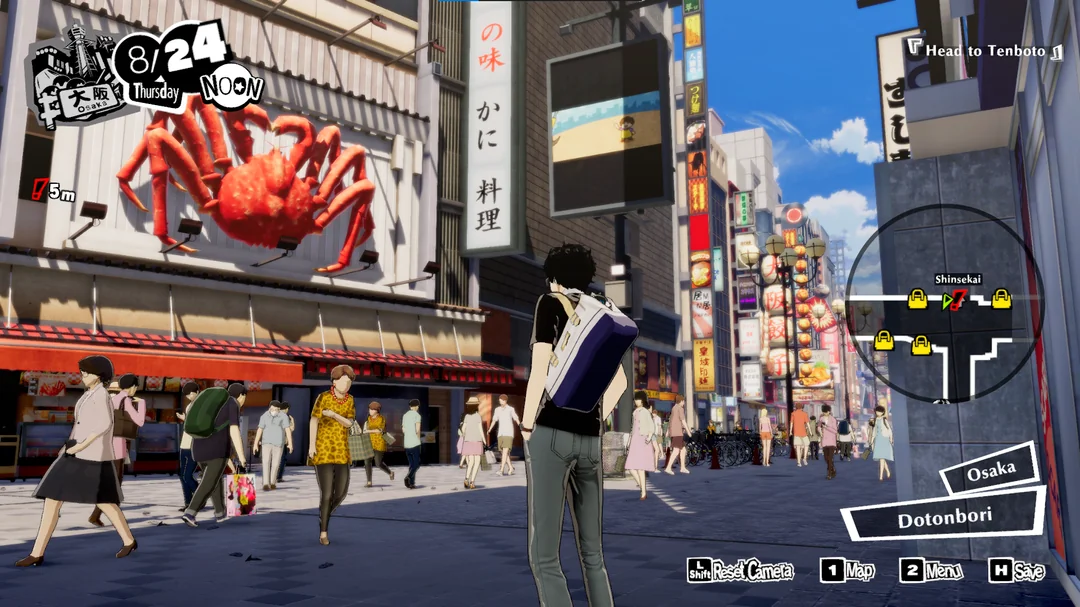This screenshot has width=1080, height=607.
Task: Click the circular minimap
Action: [x=944, y=303]
